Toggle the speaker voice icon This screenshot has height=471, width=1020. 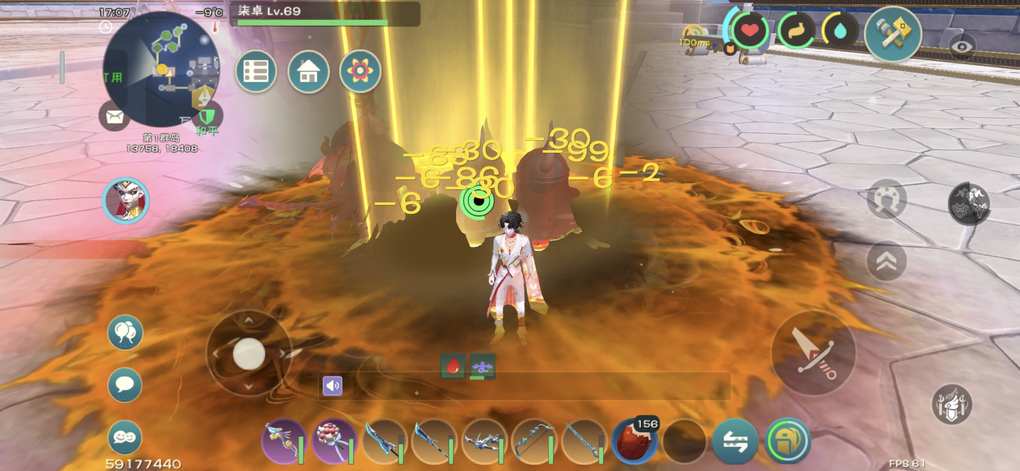click(x=332, y=385)
